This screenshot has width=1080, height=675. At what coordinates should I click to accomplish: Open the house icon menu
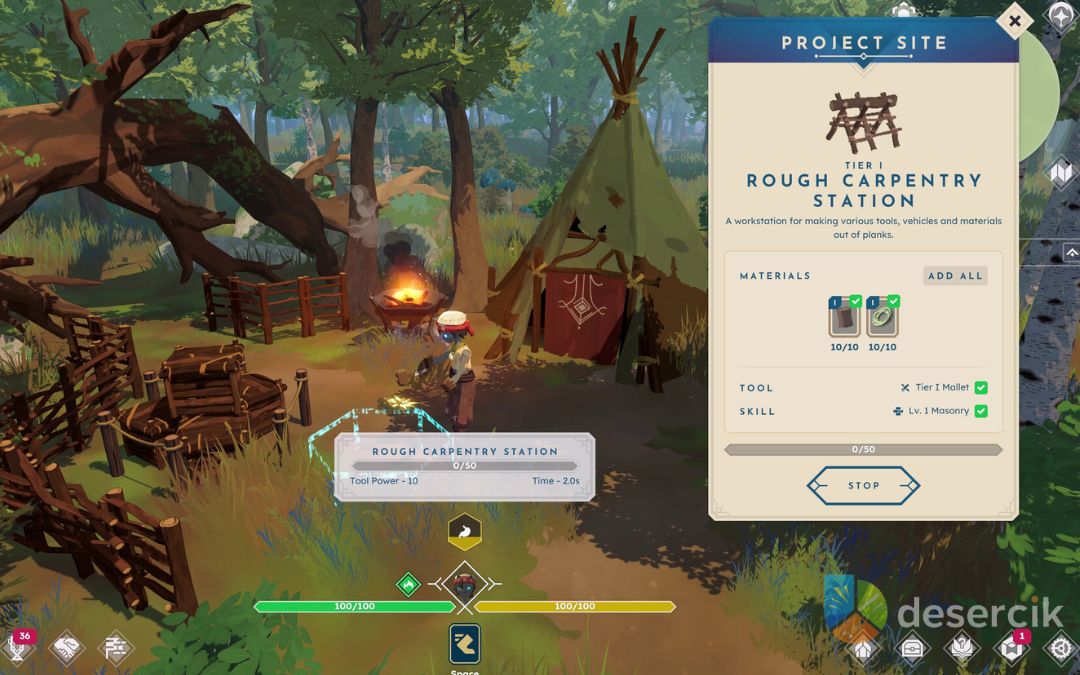[x=863, y=647]
